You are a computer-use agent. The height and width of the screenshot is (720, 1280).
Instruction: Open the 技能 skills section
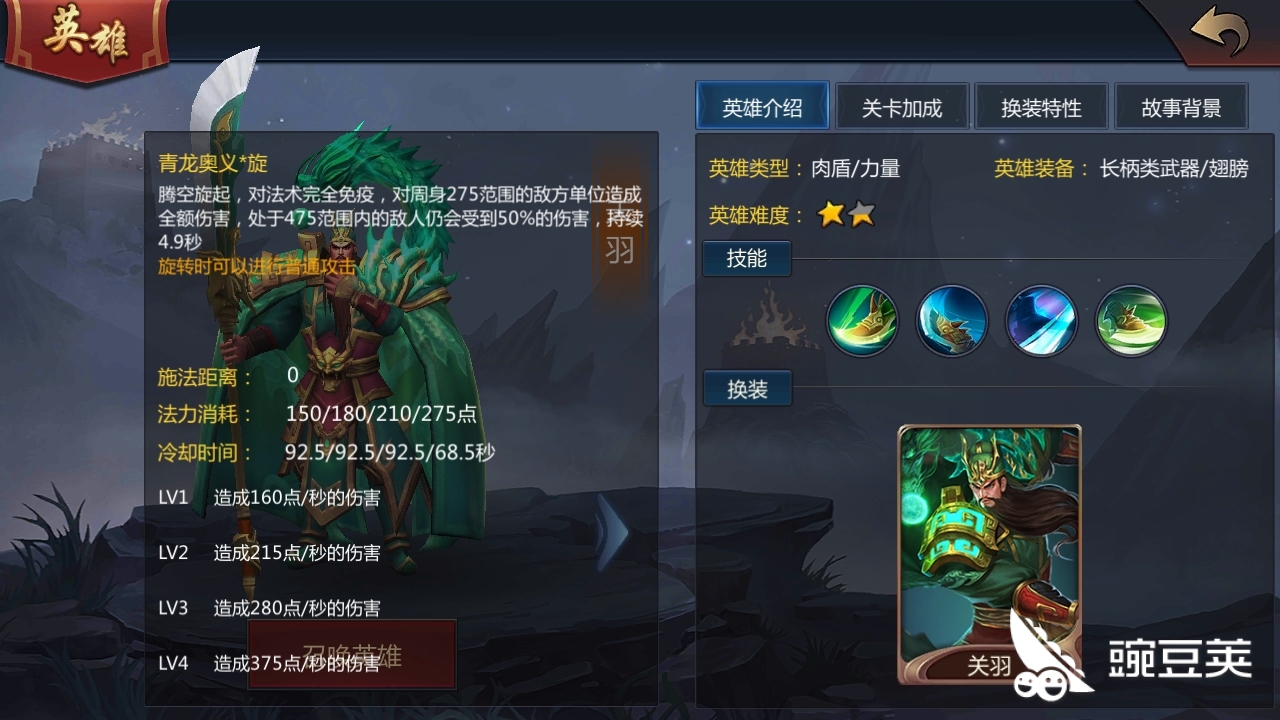point(746,258)
